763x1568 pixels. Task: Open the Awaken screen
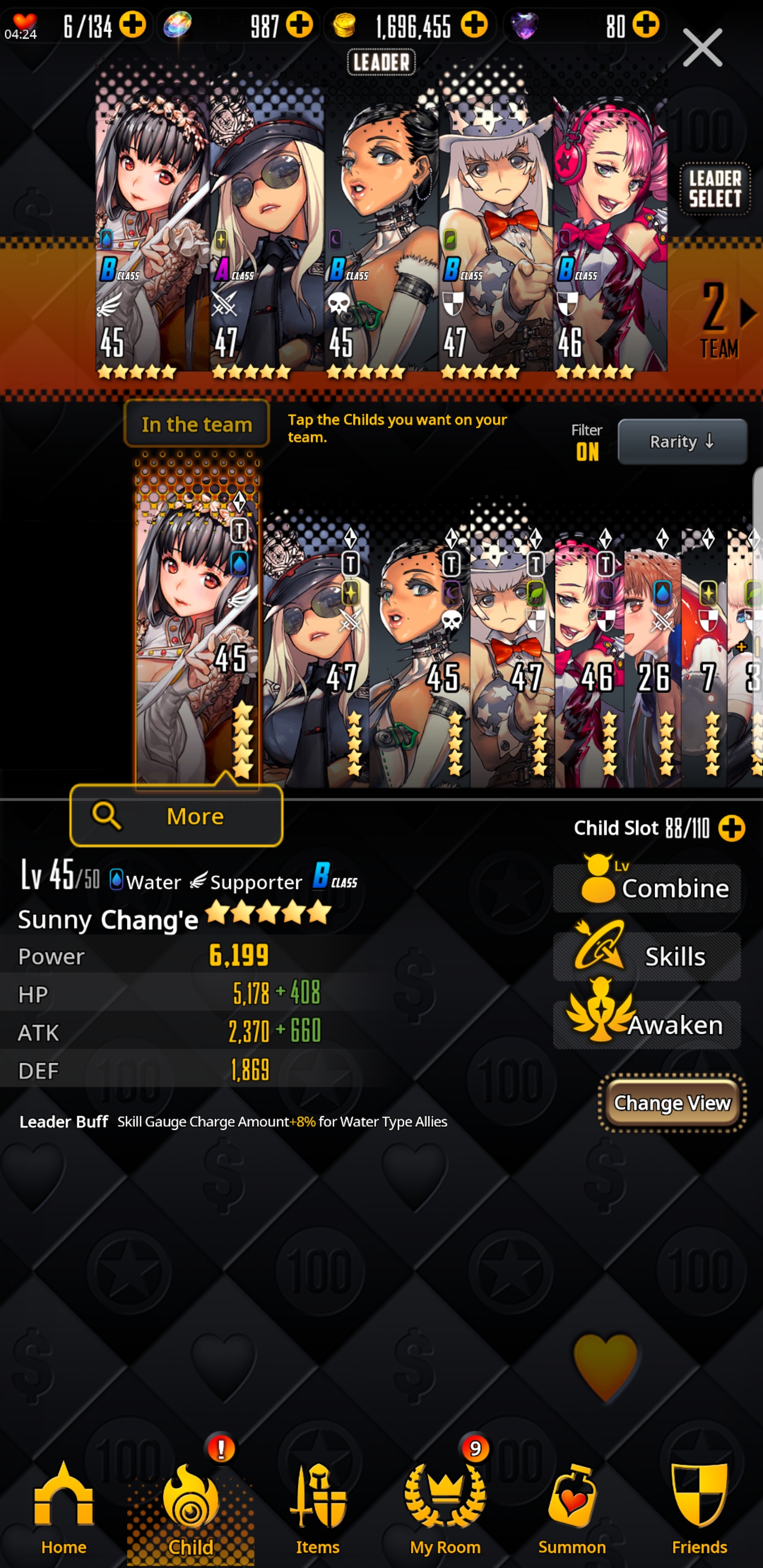coord(647,1024)
